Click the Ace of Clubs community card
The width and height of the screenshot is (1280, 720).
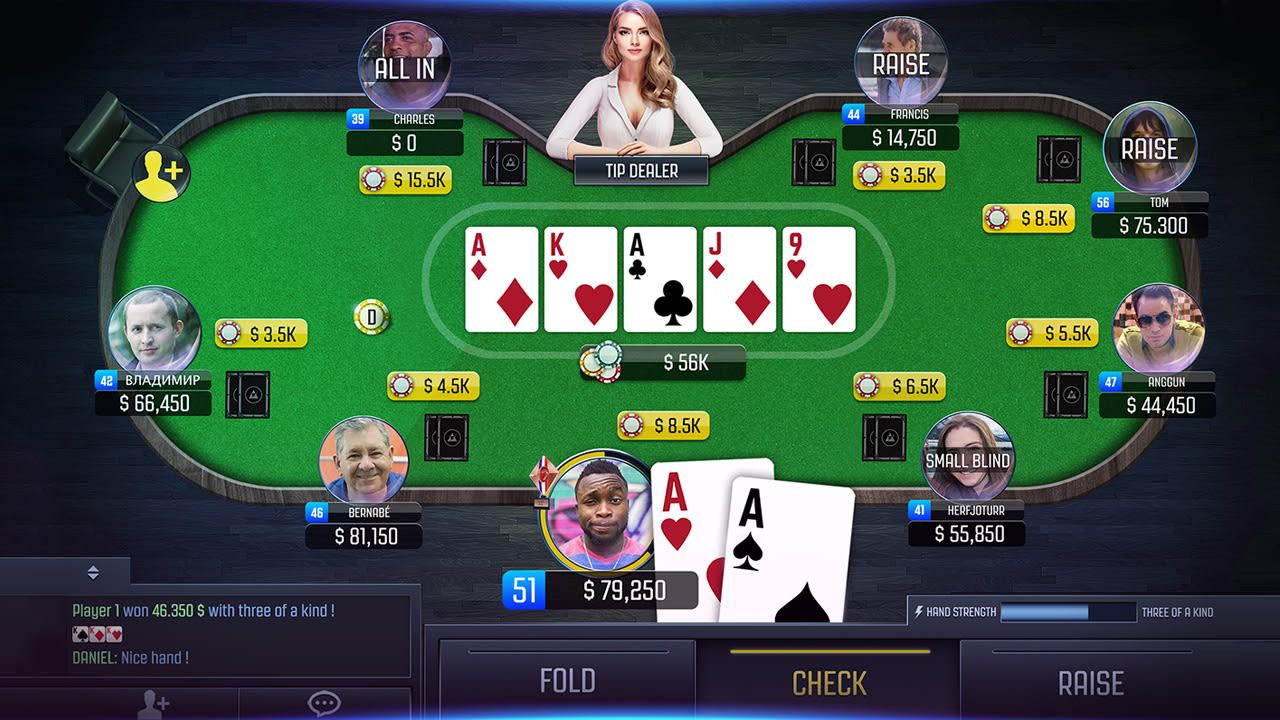coord(660,279)
